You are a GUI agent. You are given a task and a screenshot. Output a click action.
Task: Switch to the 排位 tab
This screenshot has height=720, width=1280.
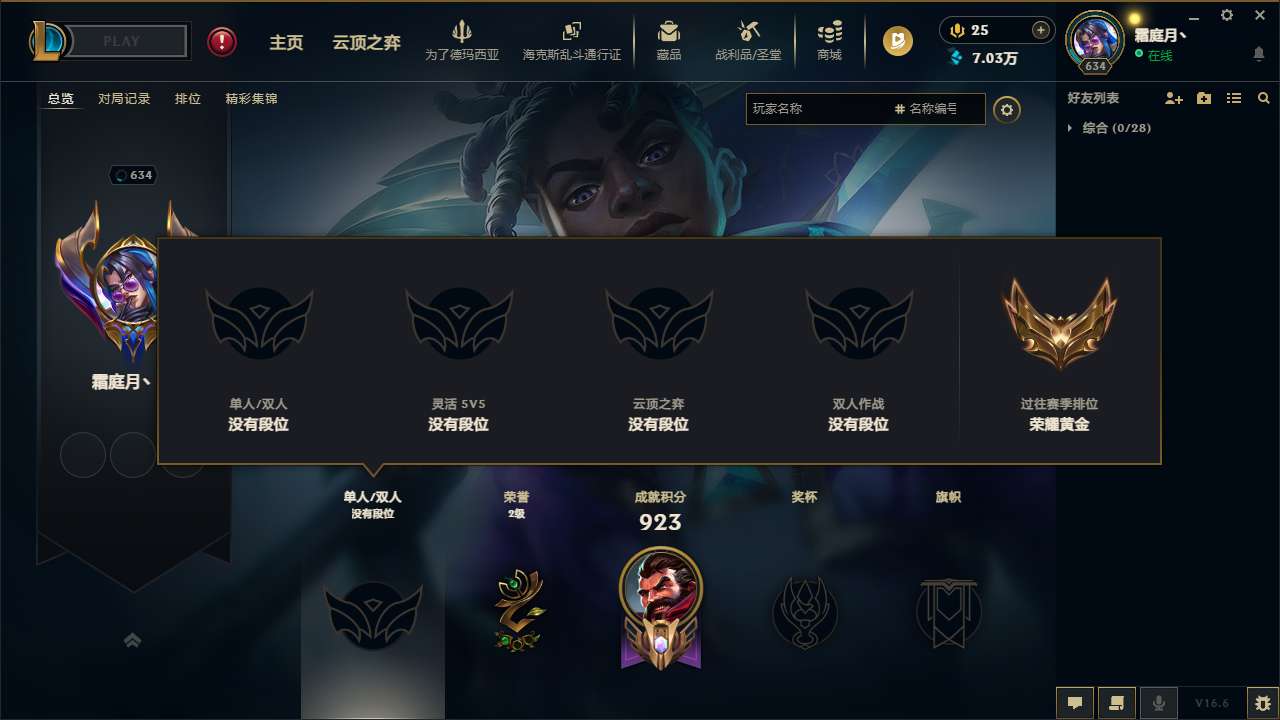[187, 98]
